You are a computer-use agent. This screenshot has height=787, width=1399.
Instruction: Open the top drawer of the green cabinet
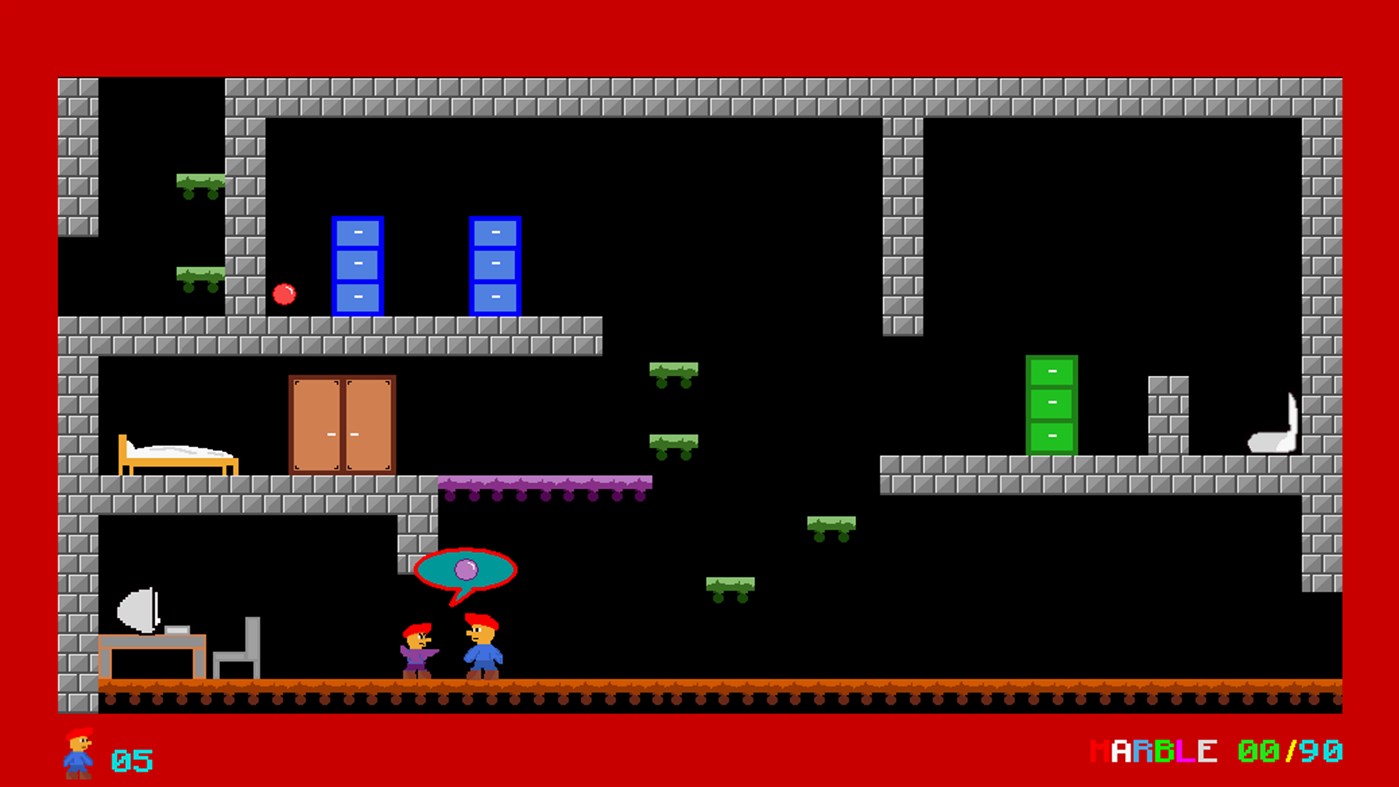coord(1050,372)
